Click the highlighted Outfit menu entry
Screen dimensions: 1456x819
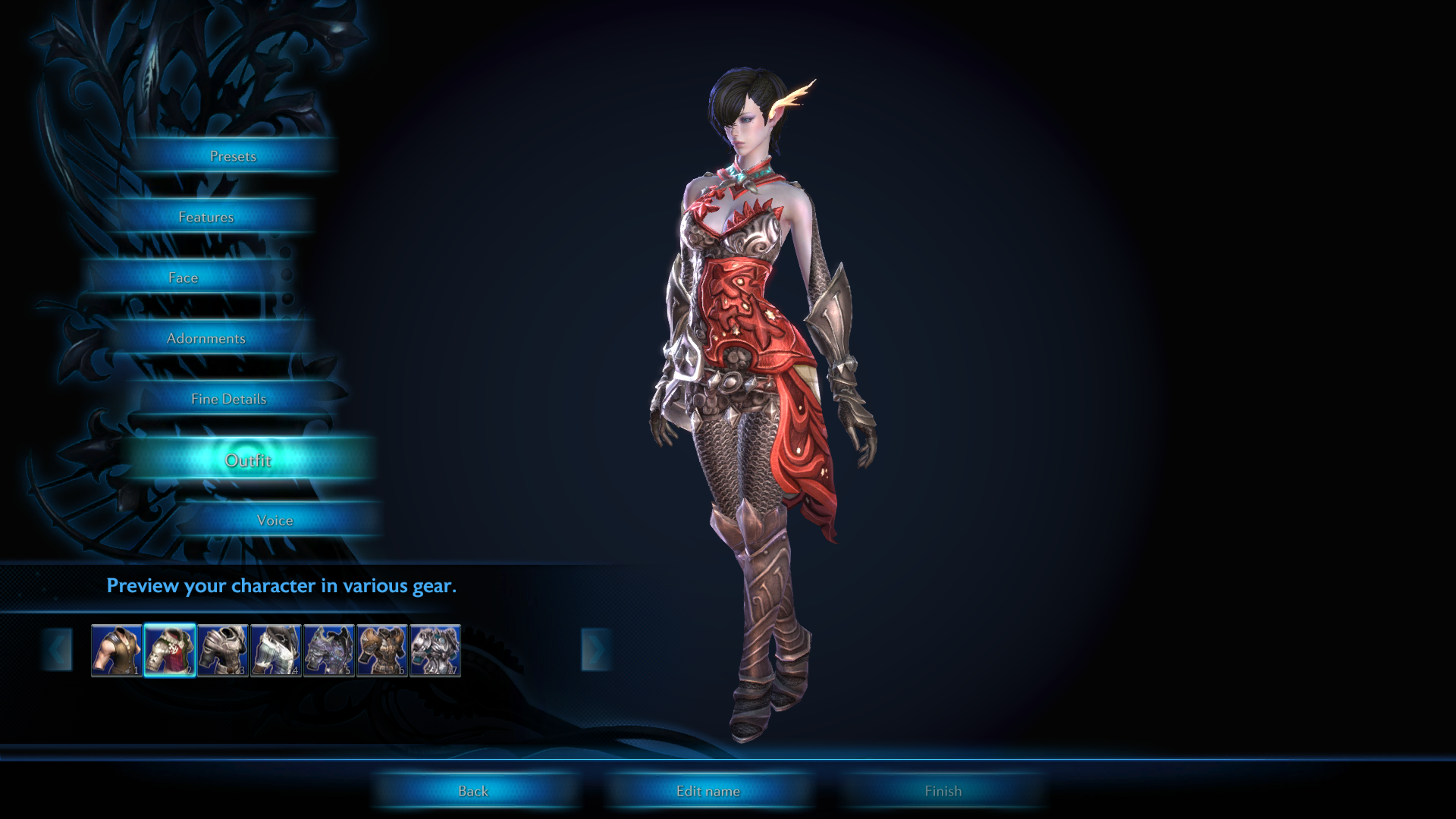click(x=248, y=460)
